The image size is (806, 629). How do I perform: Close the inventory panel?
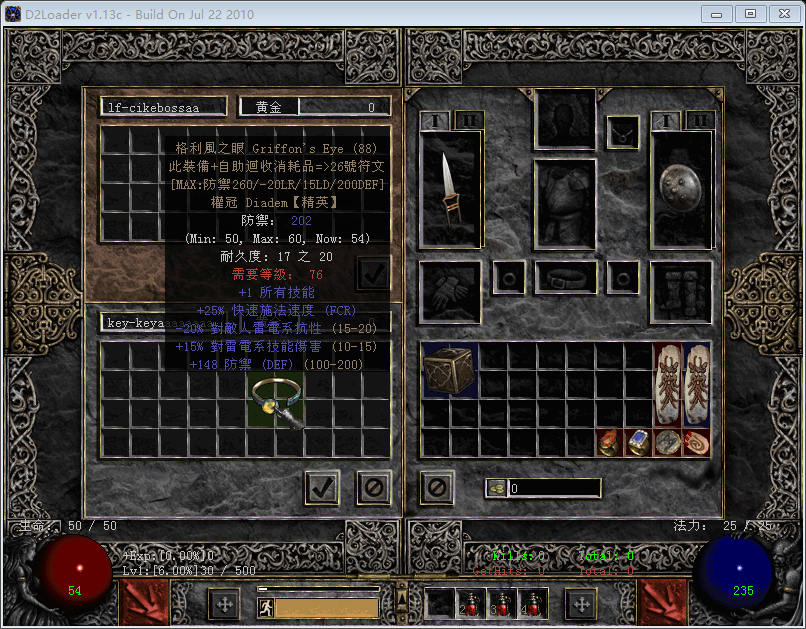click(x=437, y=487)
